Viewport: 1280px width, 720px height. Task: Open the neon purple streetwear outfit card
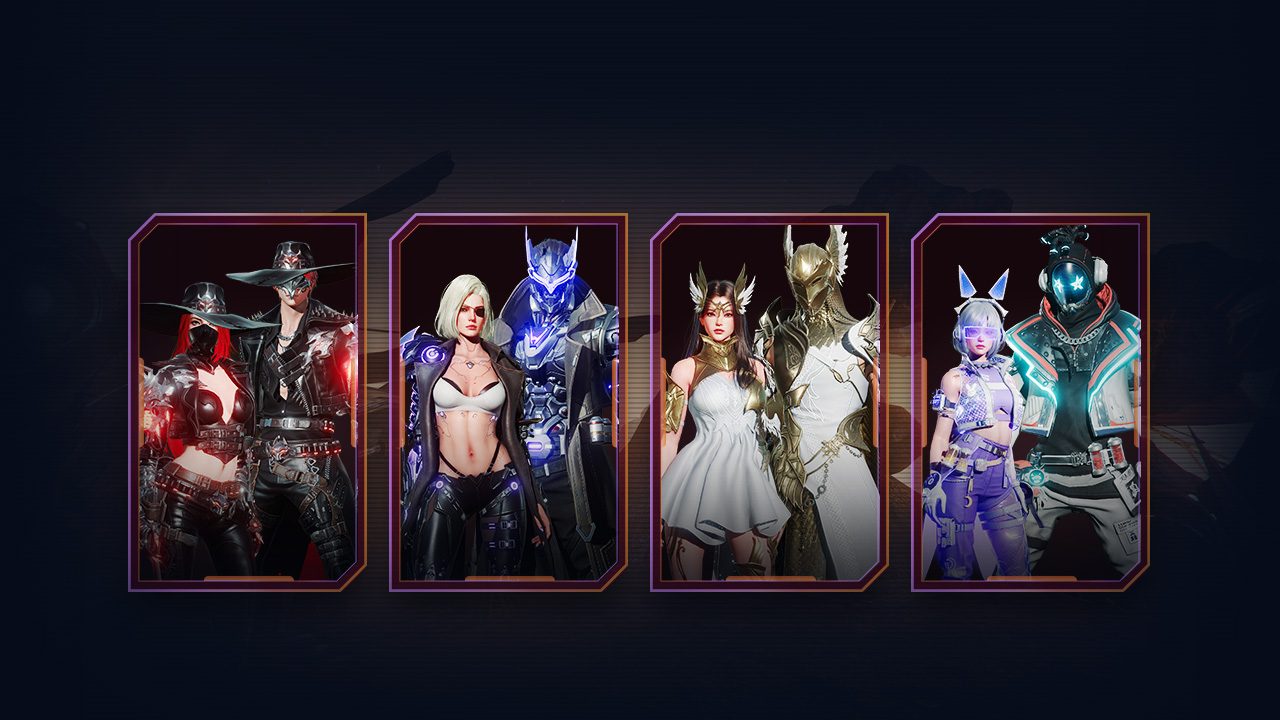pyautogui.click(x=1030, y=402)
